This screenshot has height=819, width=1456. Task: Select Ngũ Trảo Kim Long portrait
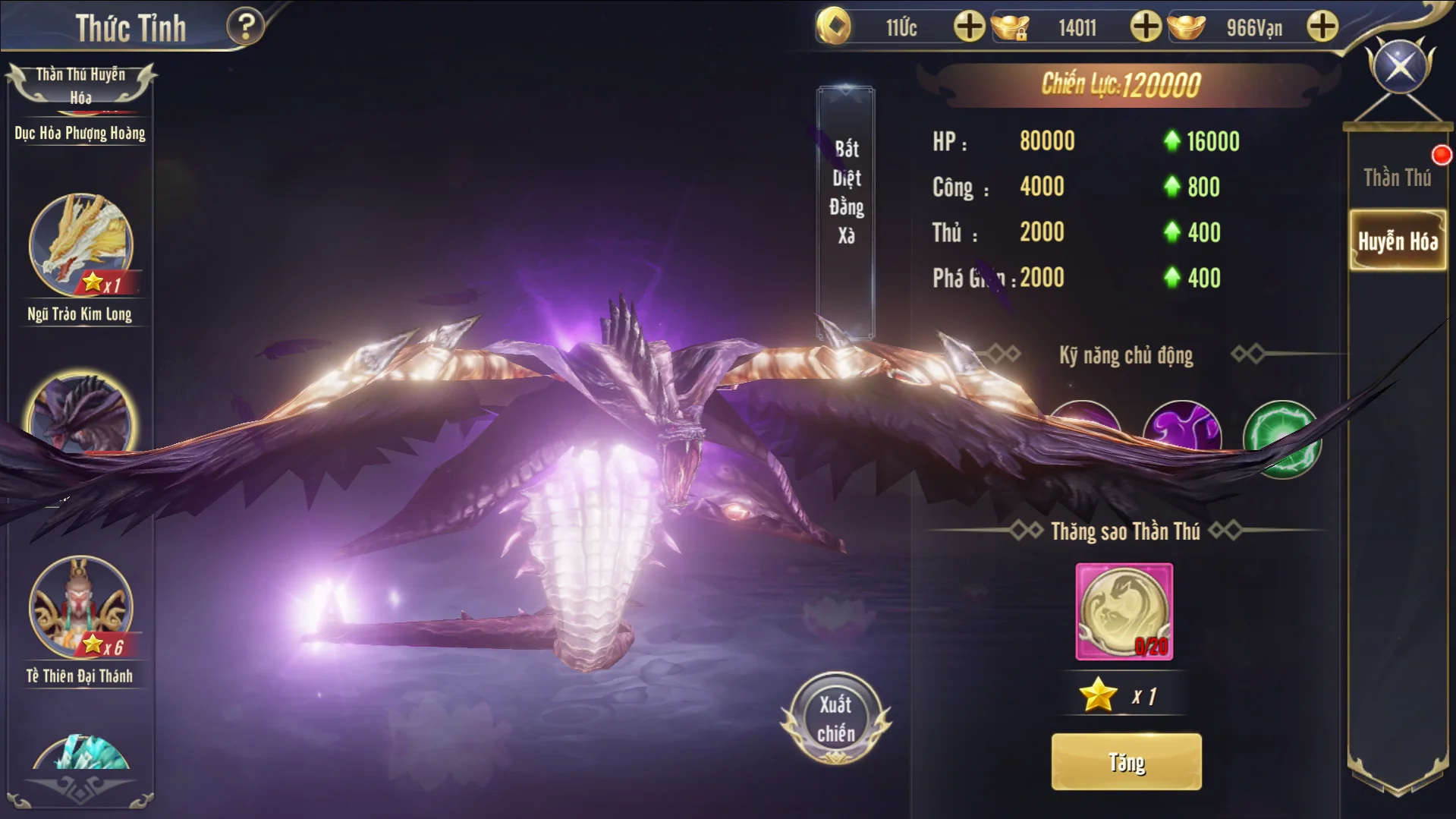[80, 244]
